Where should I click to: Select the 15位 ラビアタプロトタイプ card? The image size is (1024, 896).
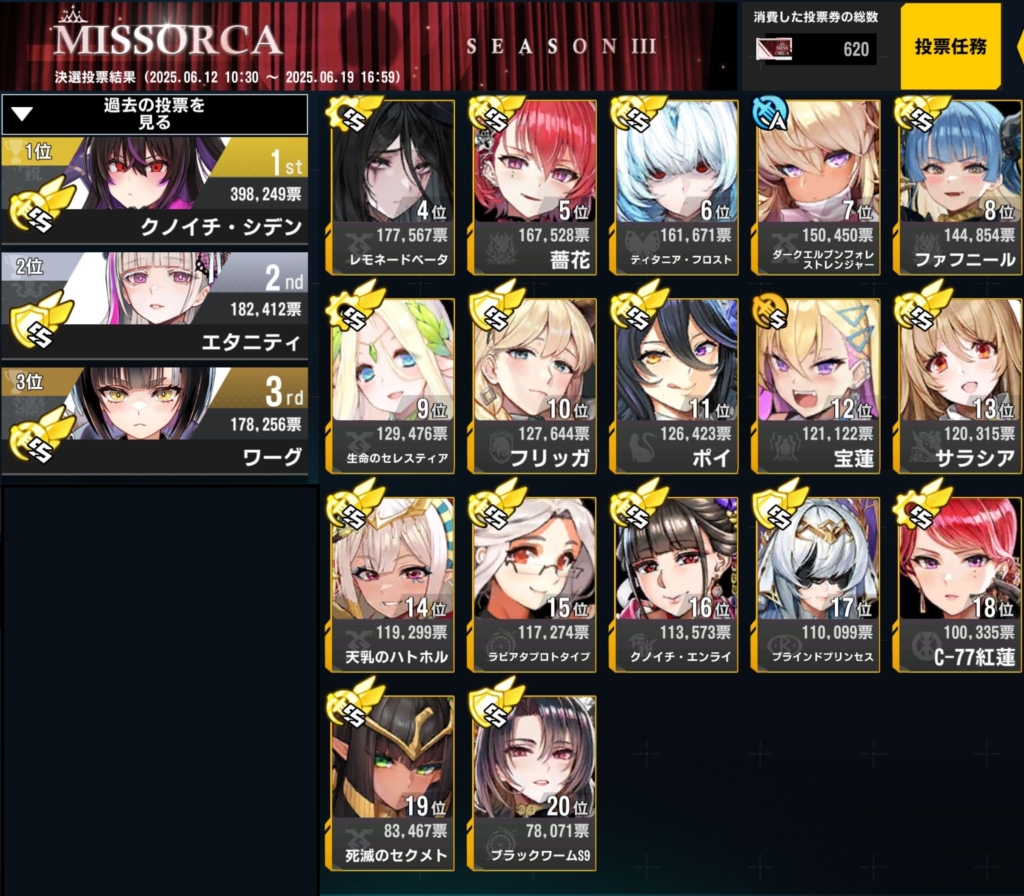coord(535,585)
